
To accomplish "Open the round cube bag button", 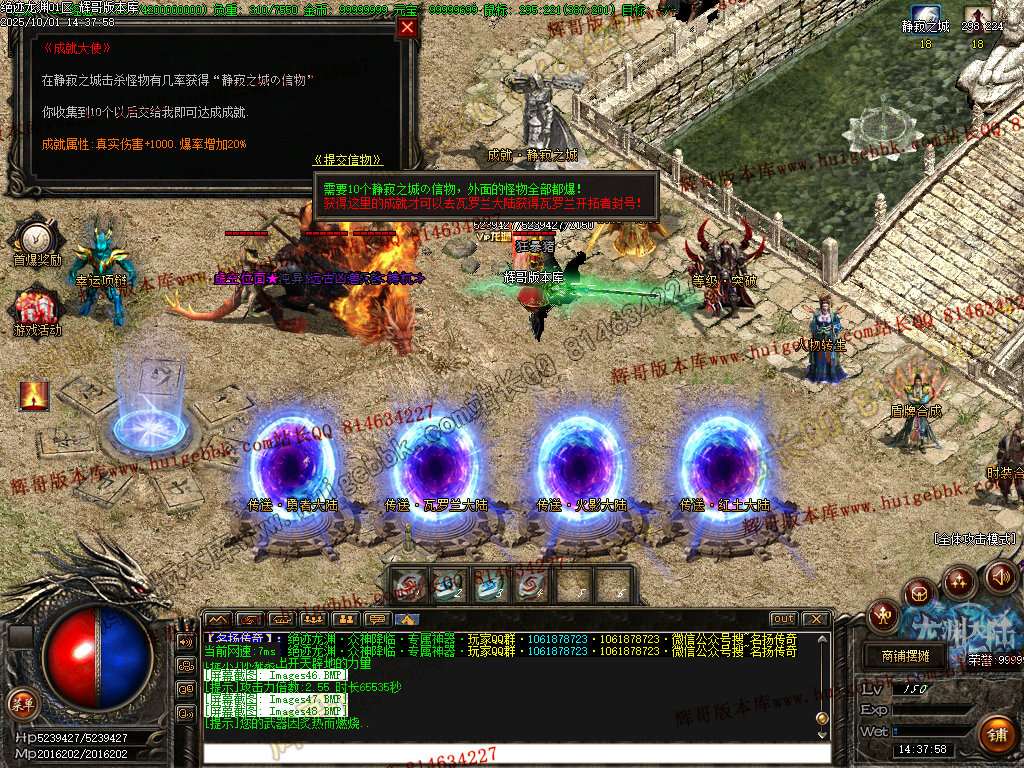I will (920, 594).
